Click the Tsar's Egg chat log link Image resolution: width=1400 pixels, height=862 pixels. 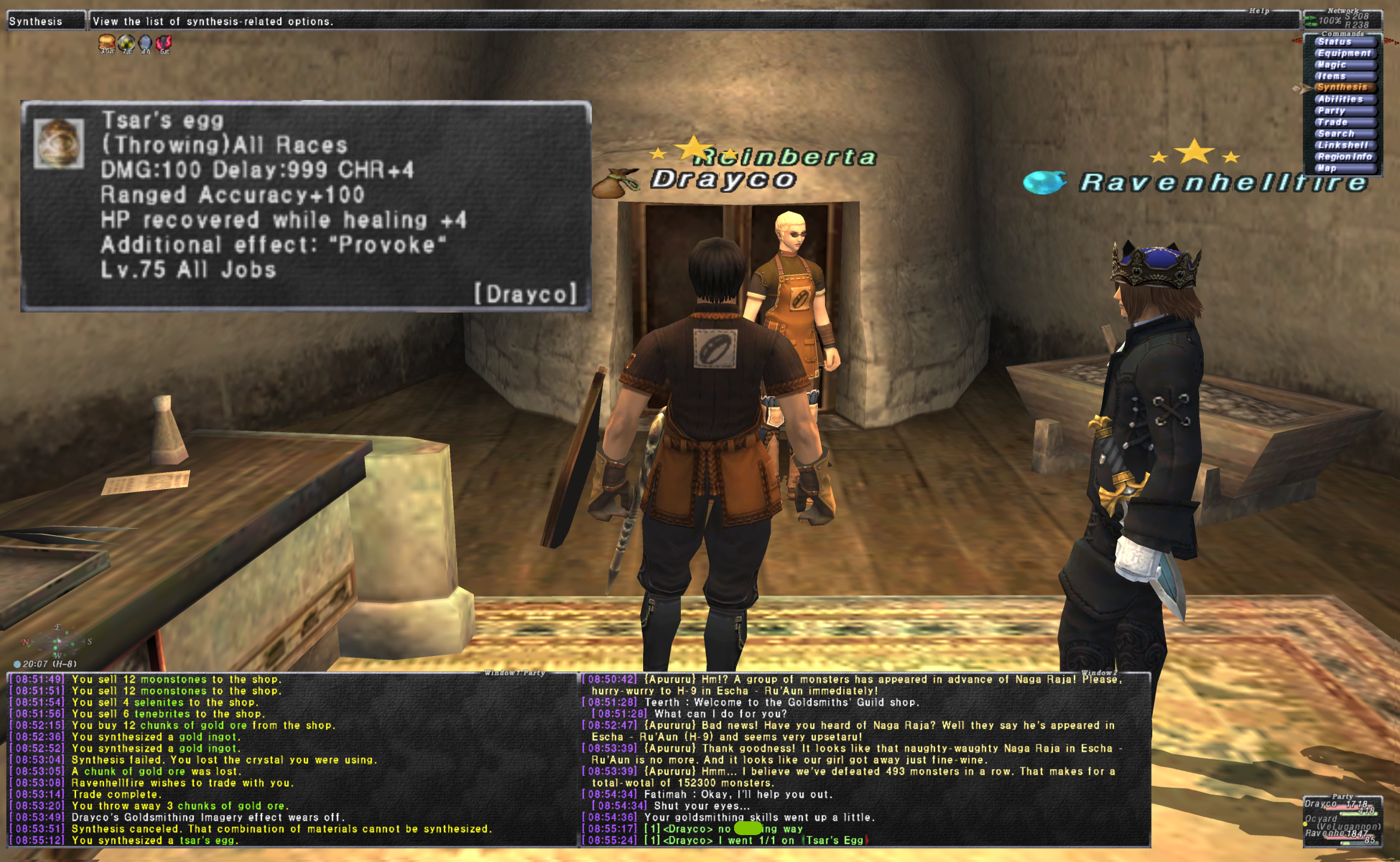(835, 840)
